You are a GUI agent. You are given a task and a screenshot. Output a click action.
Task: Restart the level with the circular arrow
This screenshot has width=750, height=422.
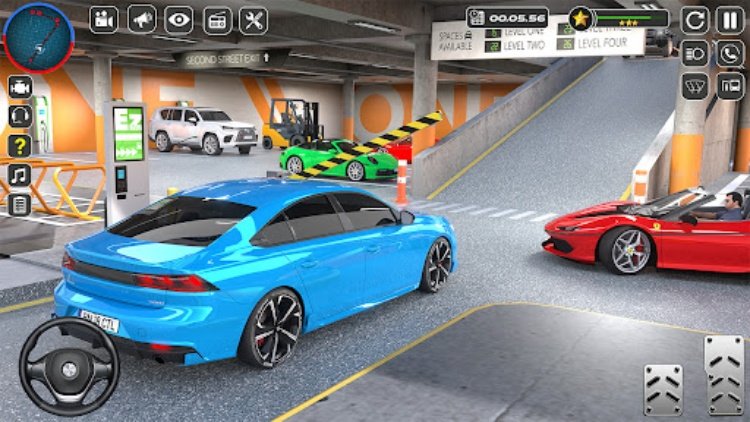point(696,19)
